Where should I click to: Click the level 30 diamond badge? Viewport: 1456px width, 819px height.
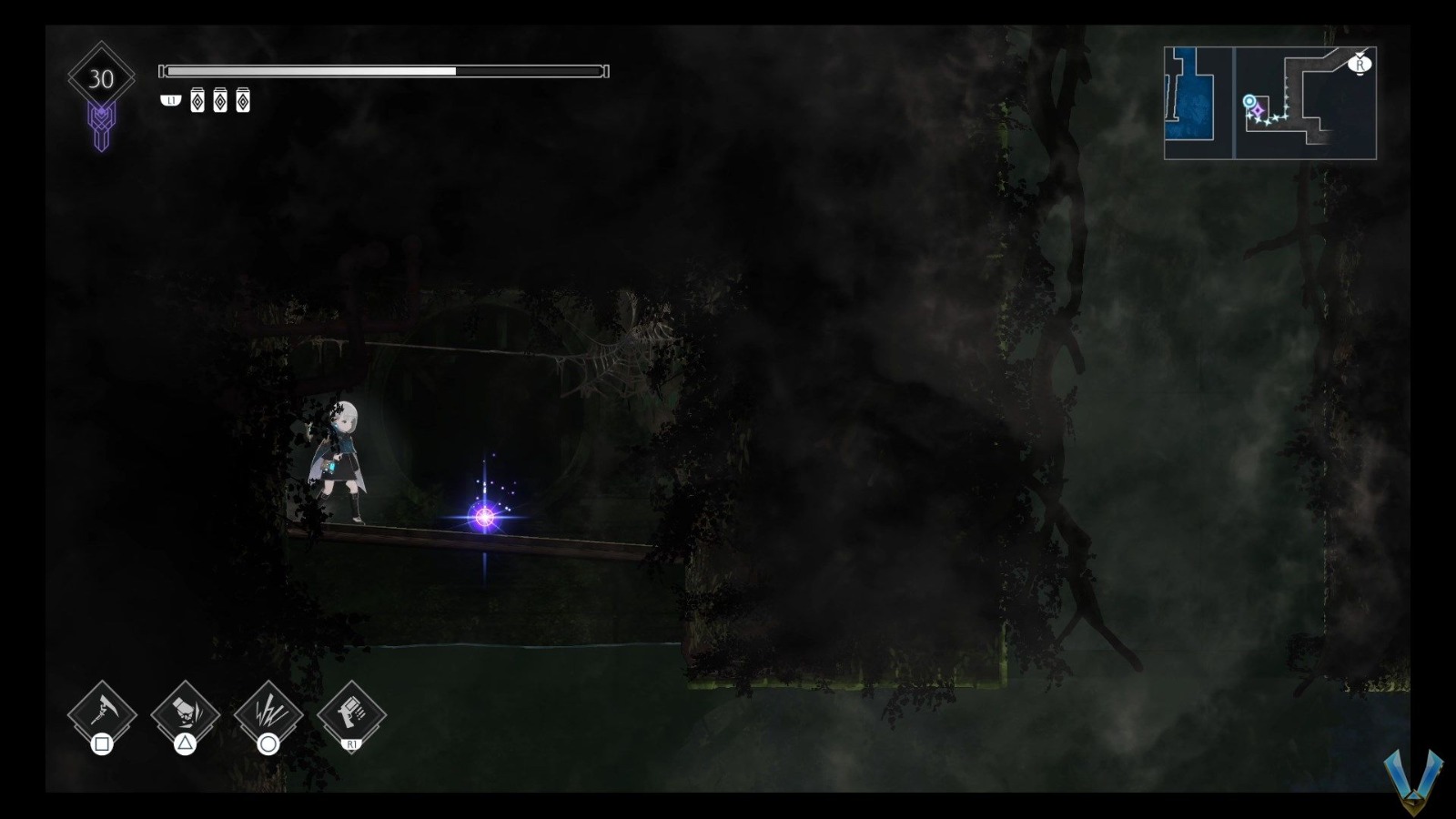[102, 76]
